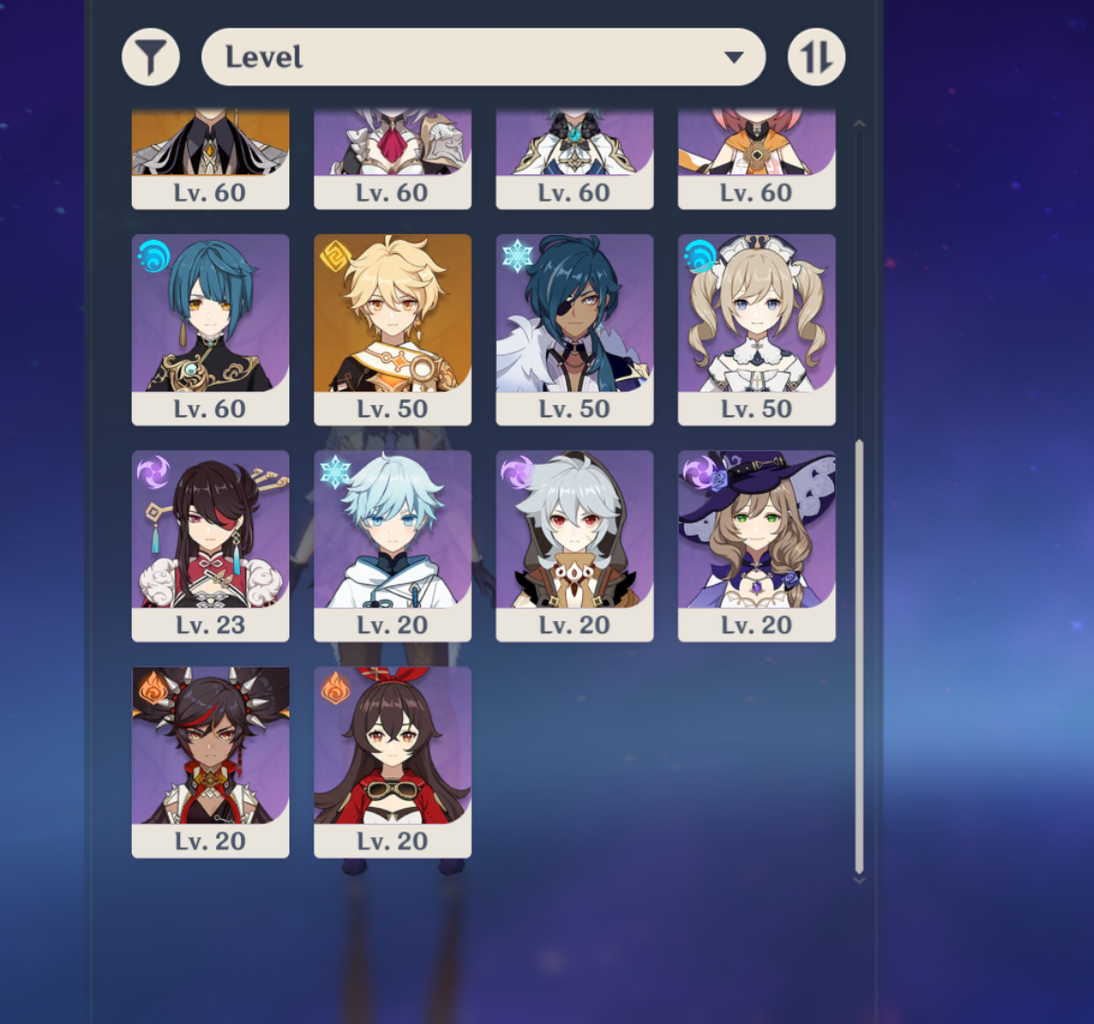Click the character list scrollbar thumb
The image size is (1094, 1024).
tap(859, 655)
